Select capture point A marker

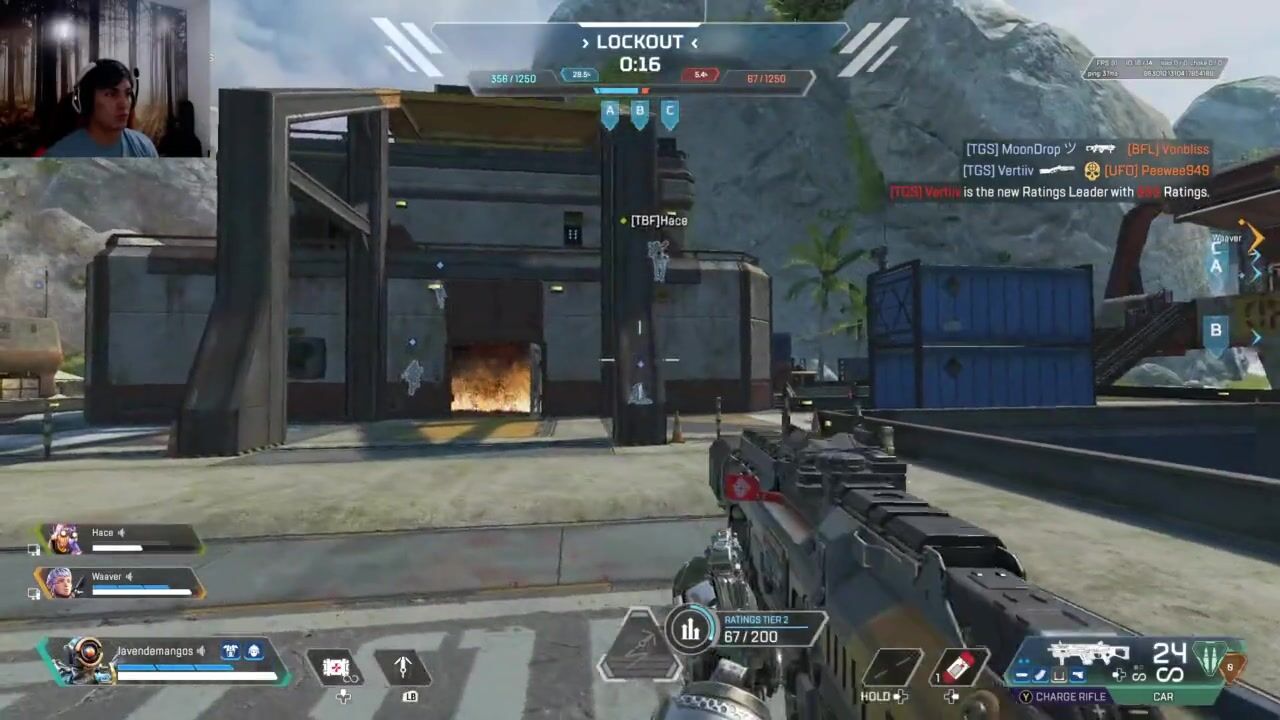[610, 114]
